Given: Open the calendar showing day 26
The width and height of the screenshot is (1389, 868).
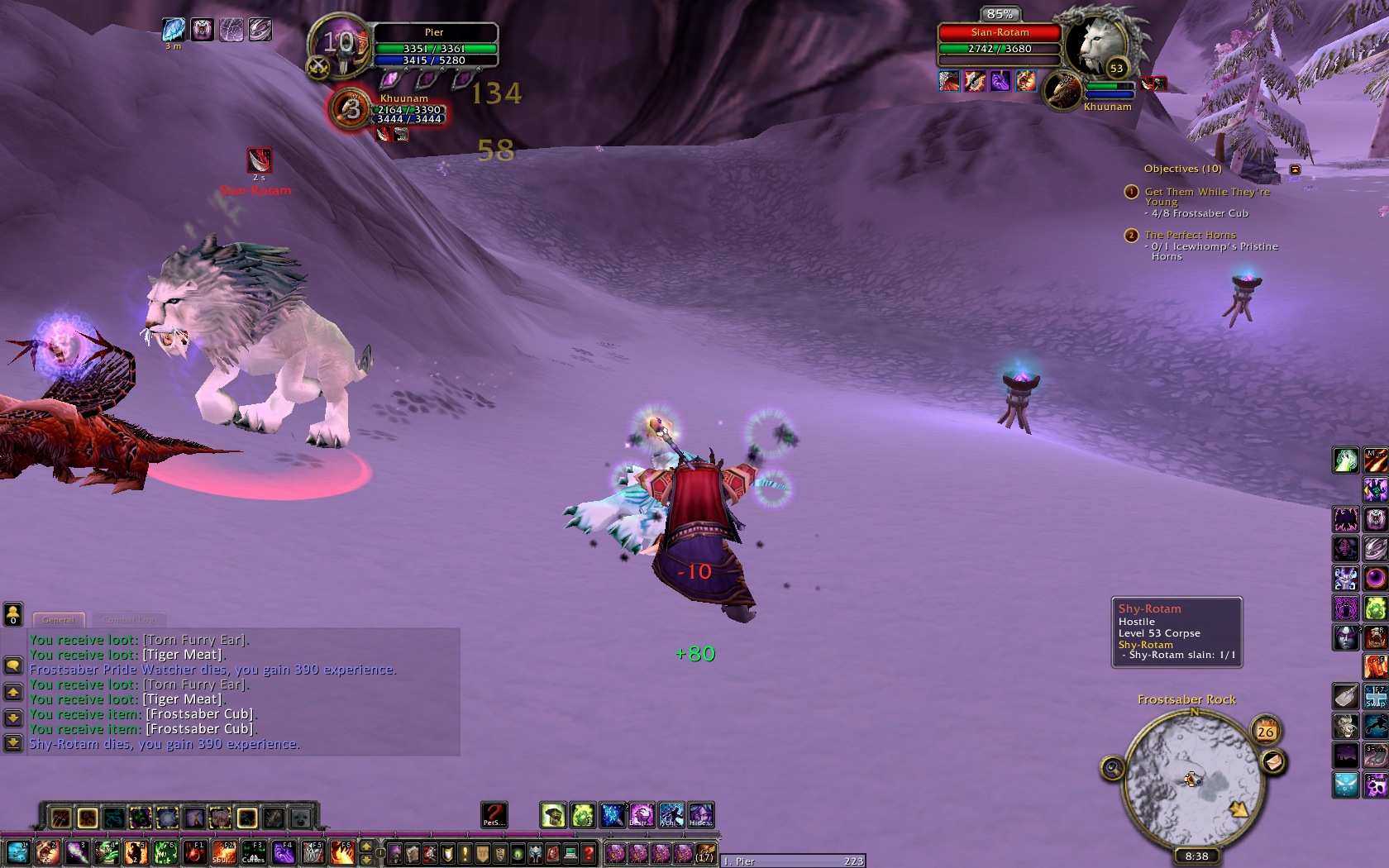Looking at the screenshot, I should (1265, 731).
